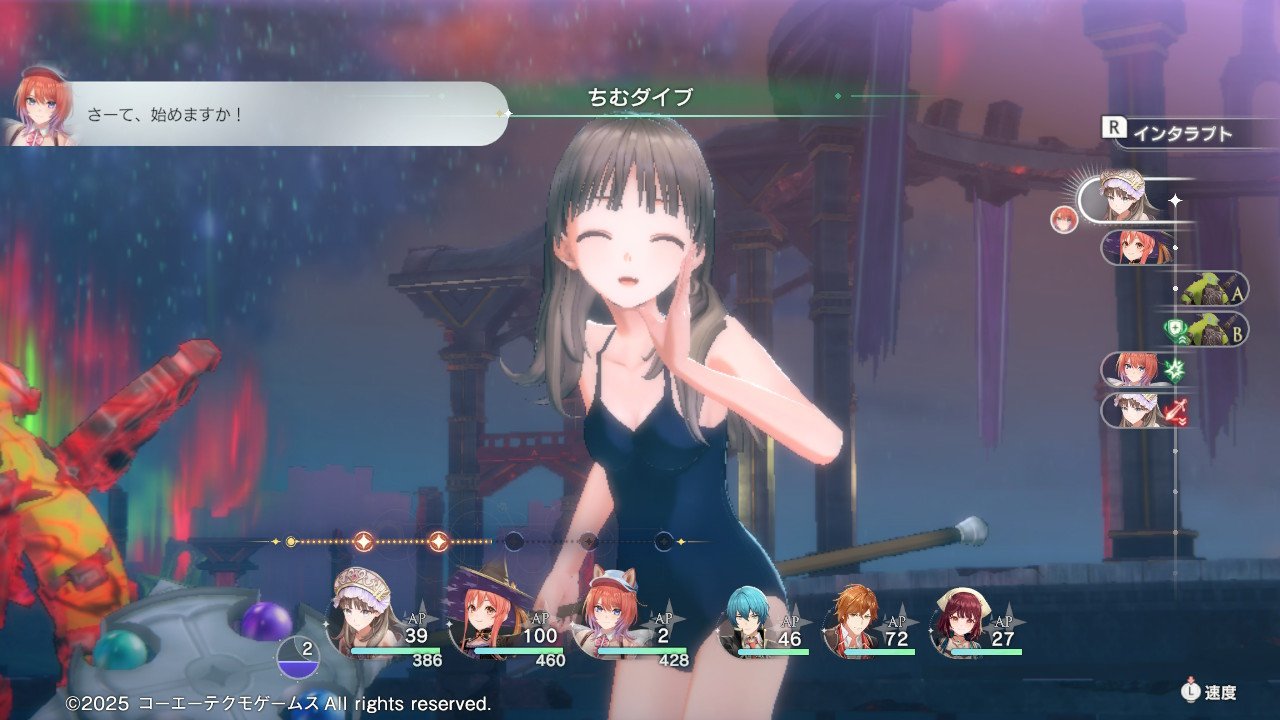Toggle the 速度 battle speed control

[1208, 691]
